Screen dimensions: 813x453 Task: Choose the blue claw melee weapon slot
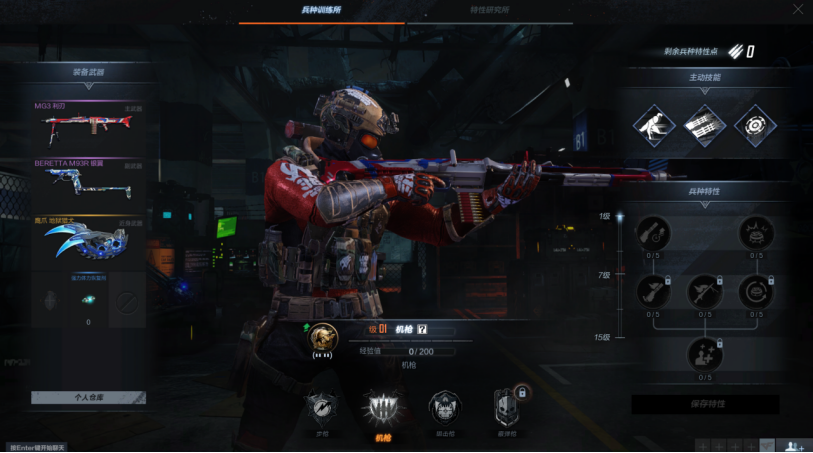88,240
